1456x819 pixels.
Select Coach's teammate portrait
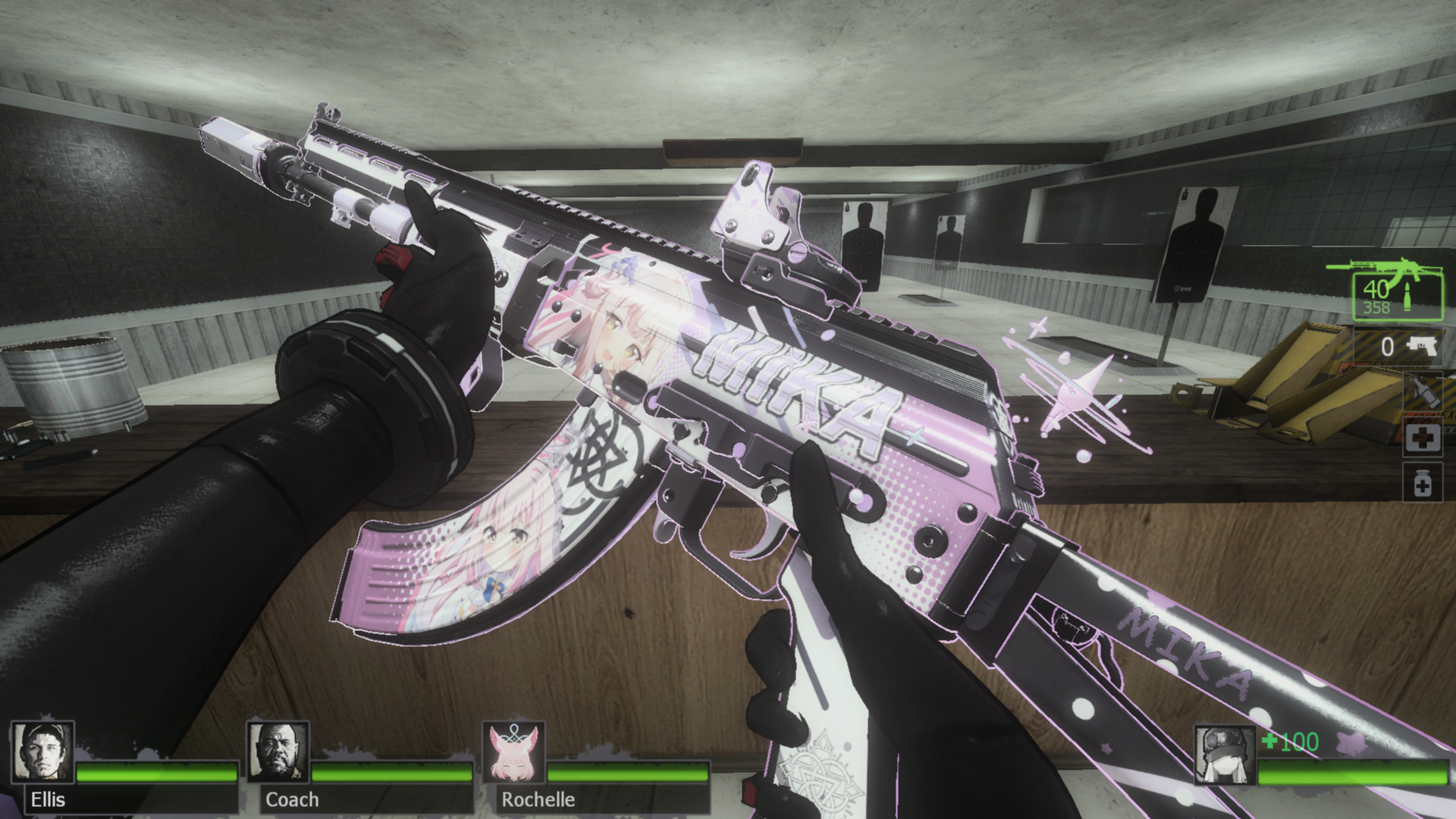tap(278, 752)
